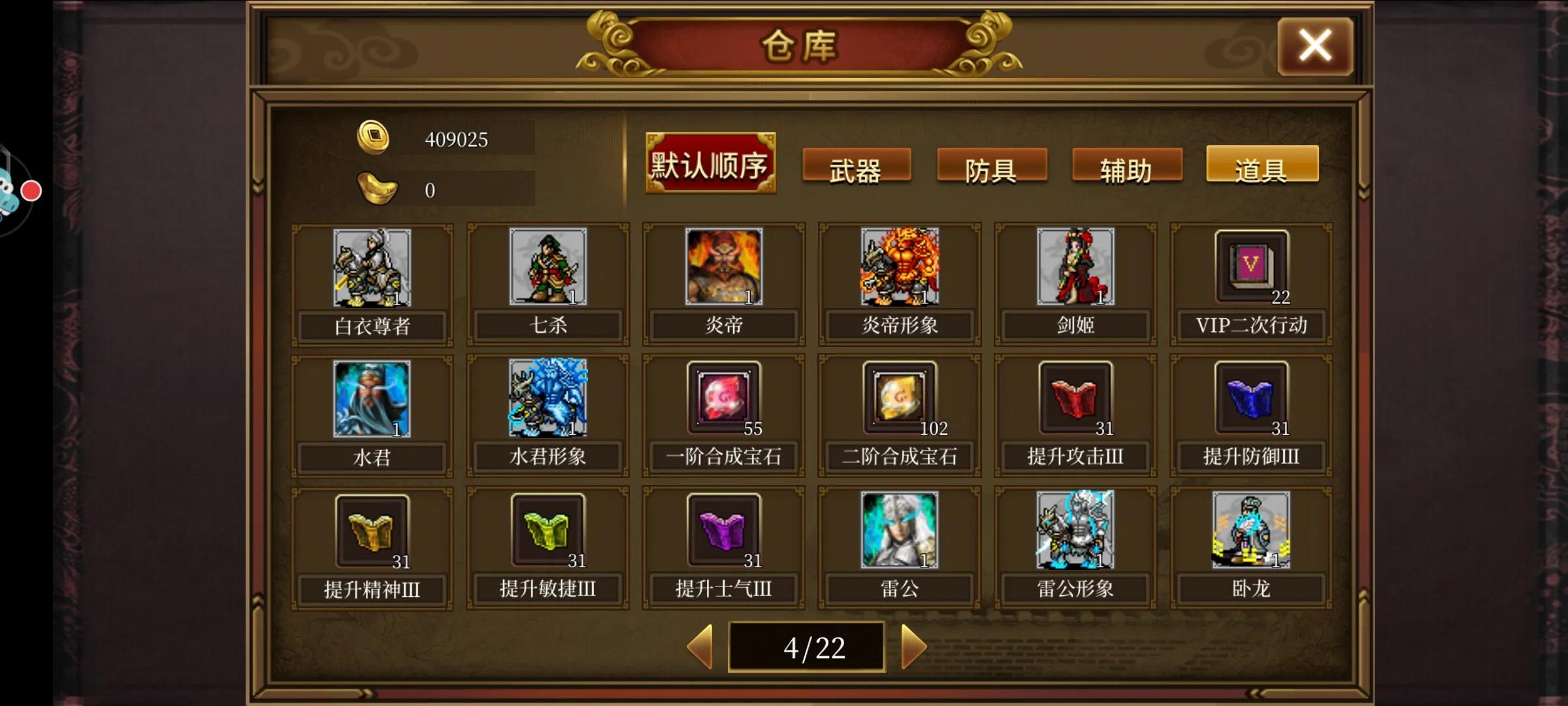Select the 卧龙 item thumbnail

(x=1251, y=531)
